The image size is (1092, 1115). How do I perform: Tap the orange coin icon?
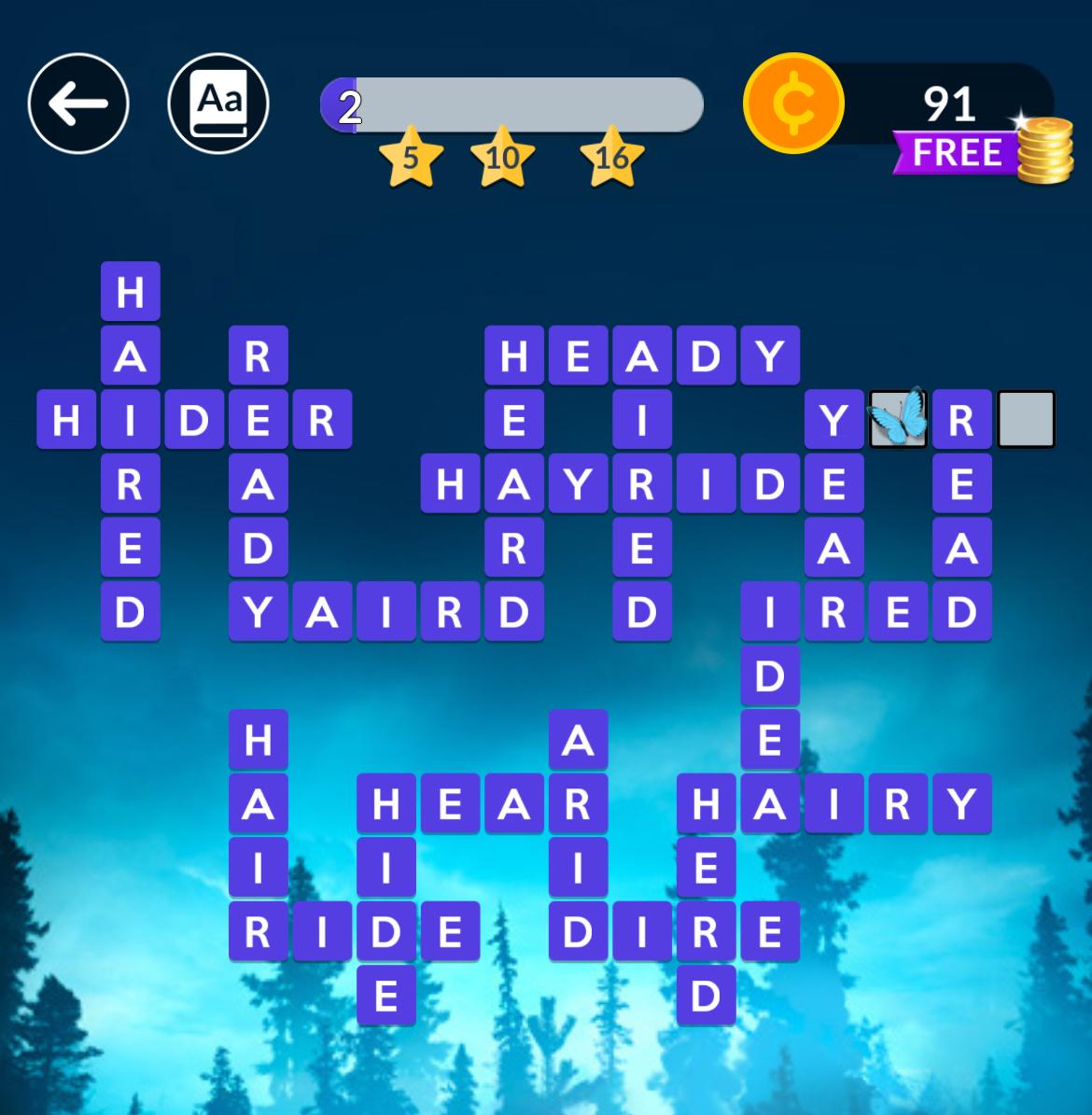pos(793,104)
